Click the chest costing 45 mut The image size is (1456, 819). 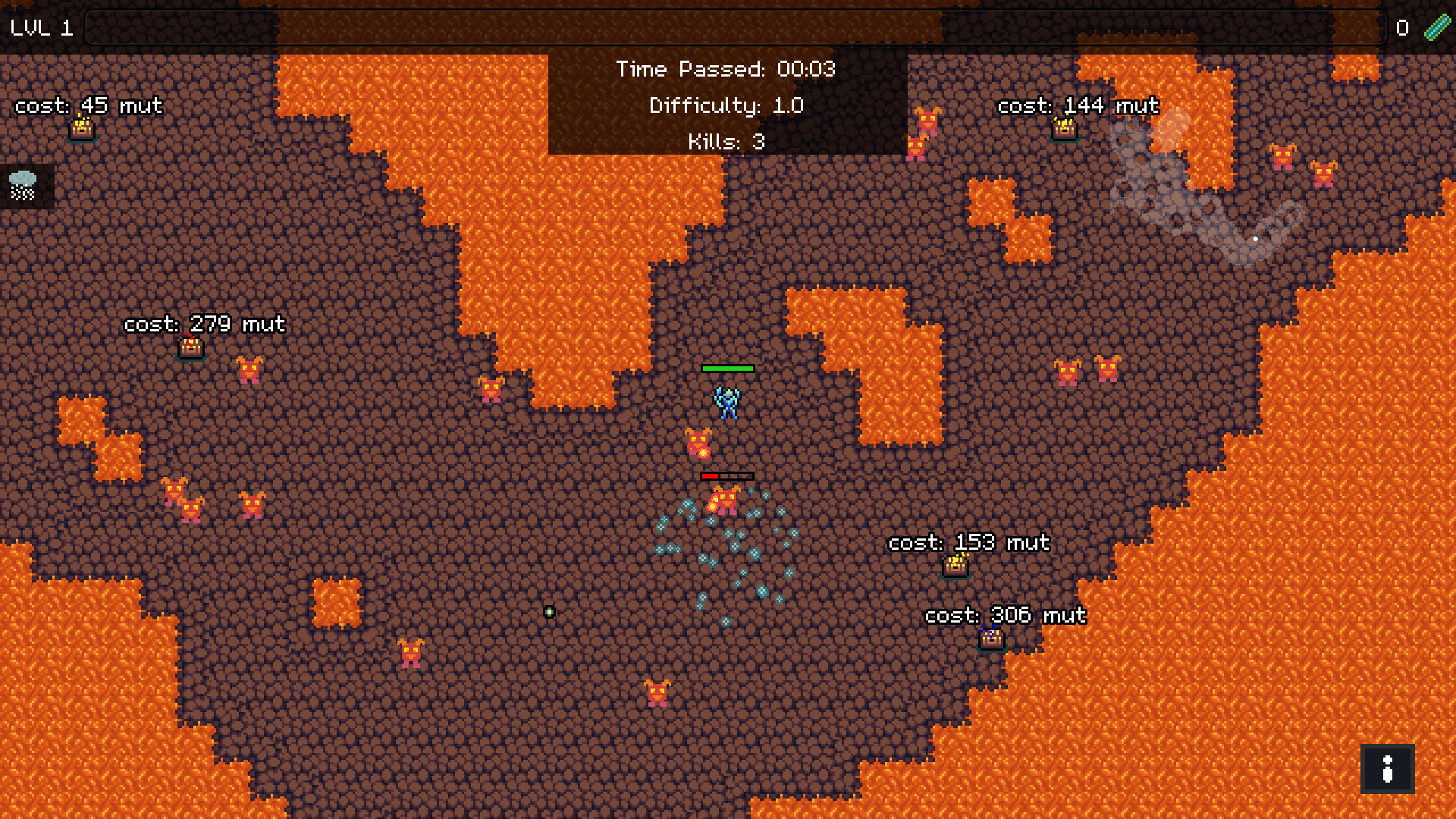[81, 129]
